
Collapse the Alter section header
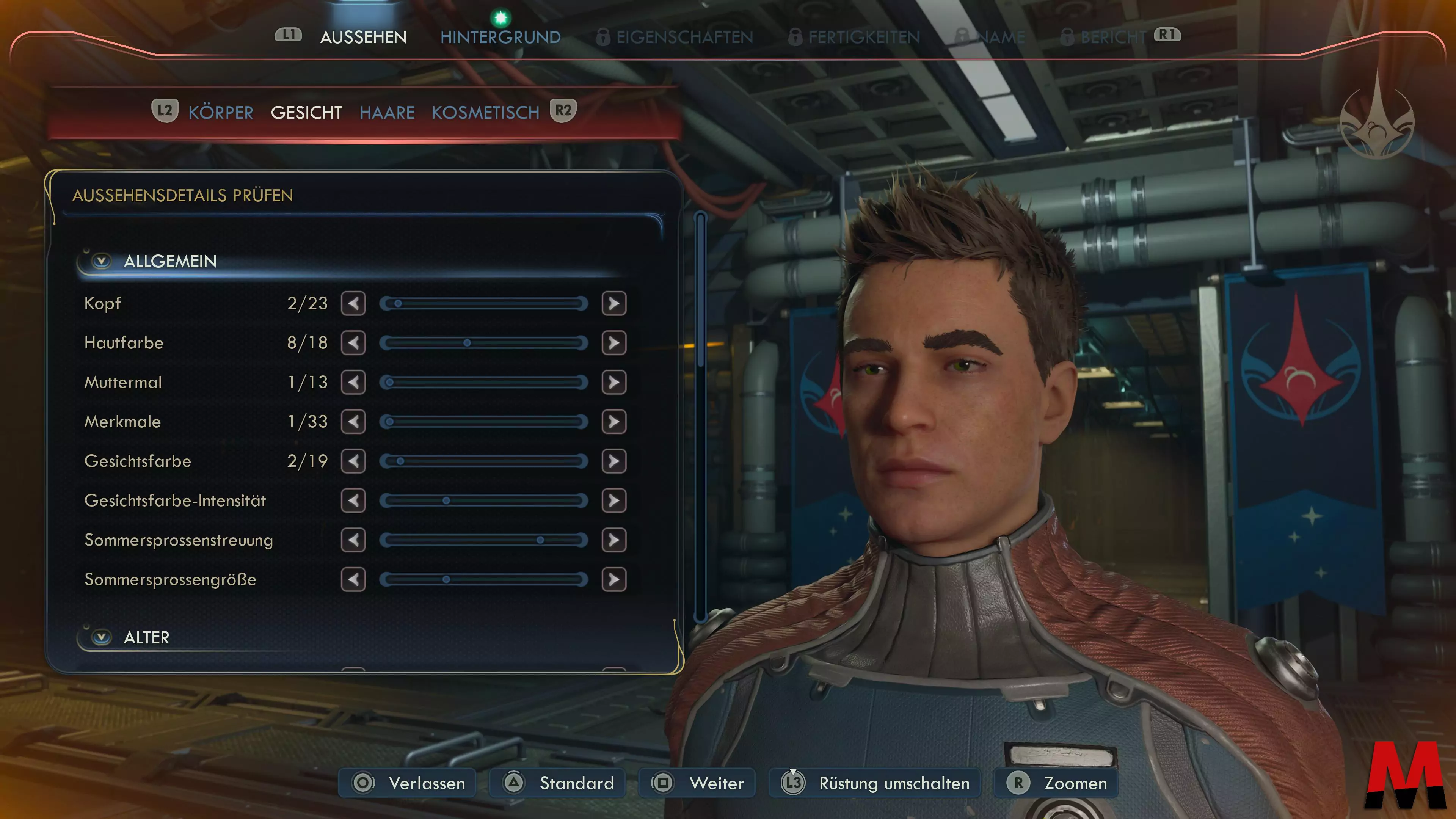102,637
